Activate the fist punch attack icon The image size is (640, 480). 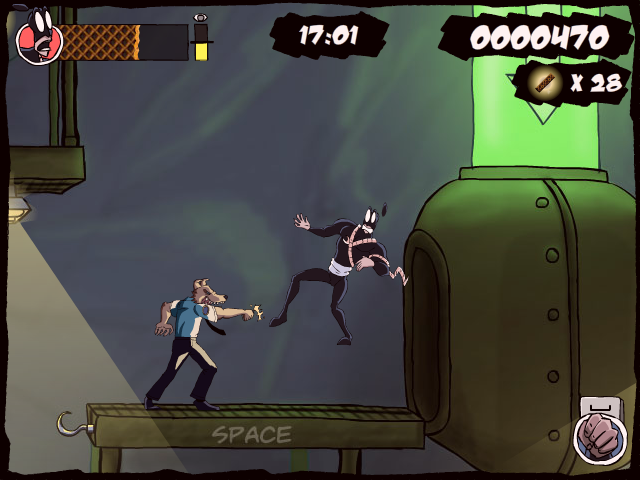pyautogui.click(x=600, y=439)
